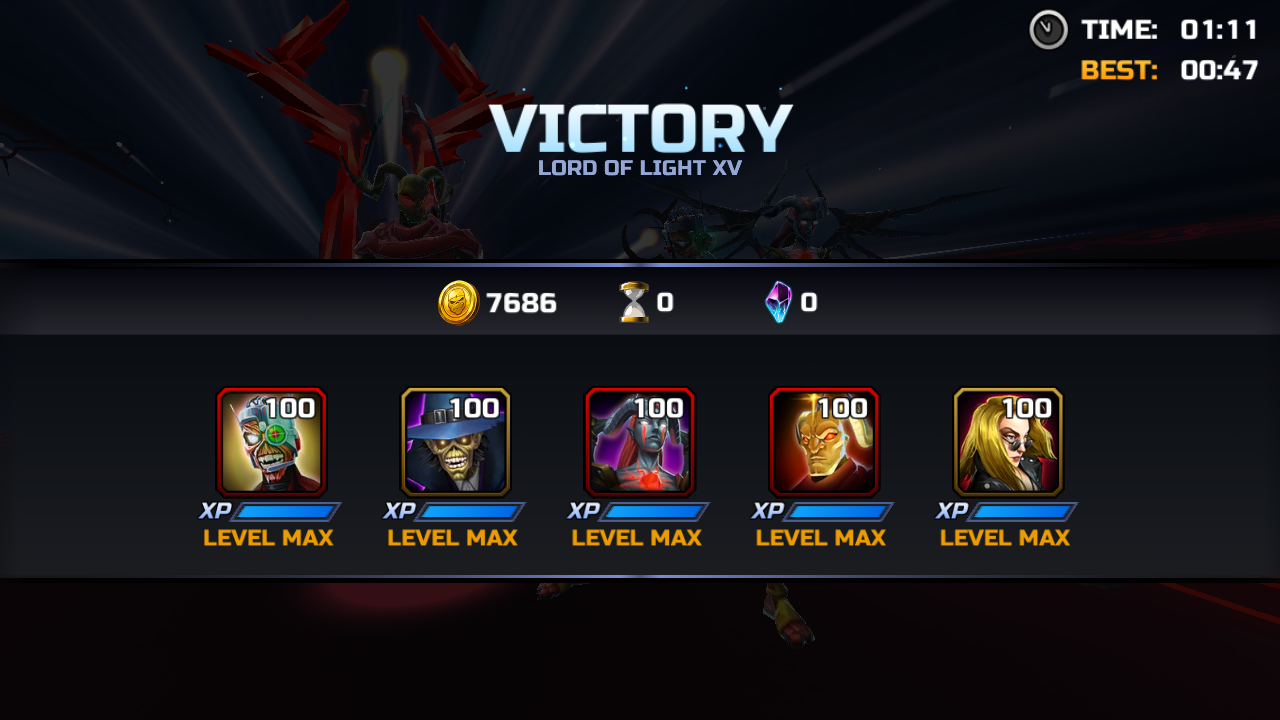Select the golden-masked character portrait
Screen dimensions: 1280x720
(x=824, y=441)
